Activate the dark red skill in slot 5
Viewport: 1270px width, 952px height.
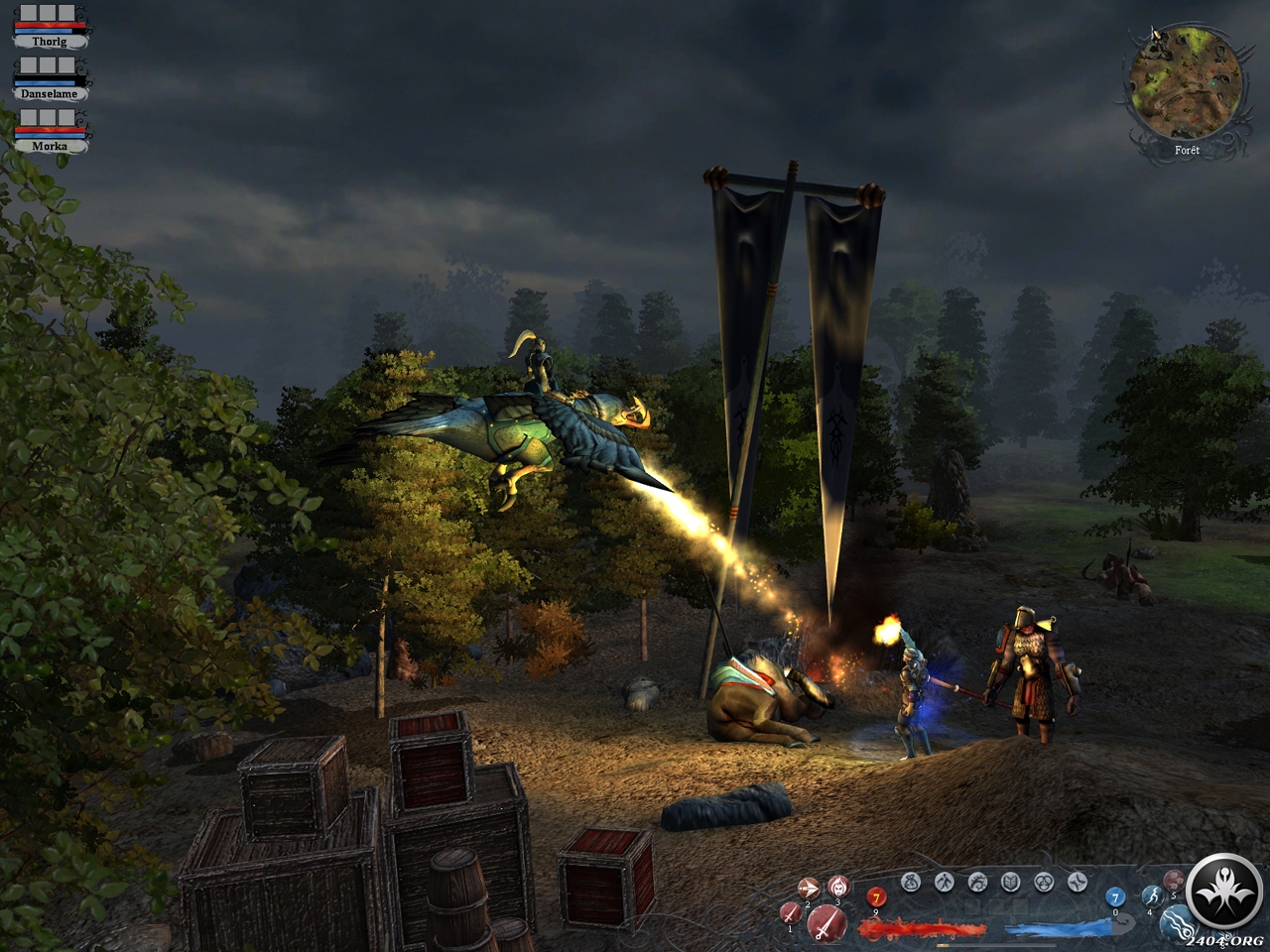coord(1174,881)
